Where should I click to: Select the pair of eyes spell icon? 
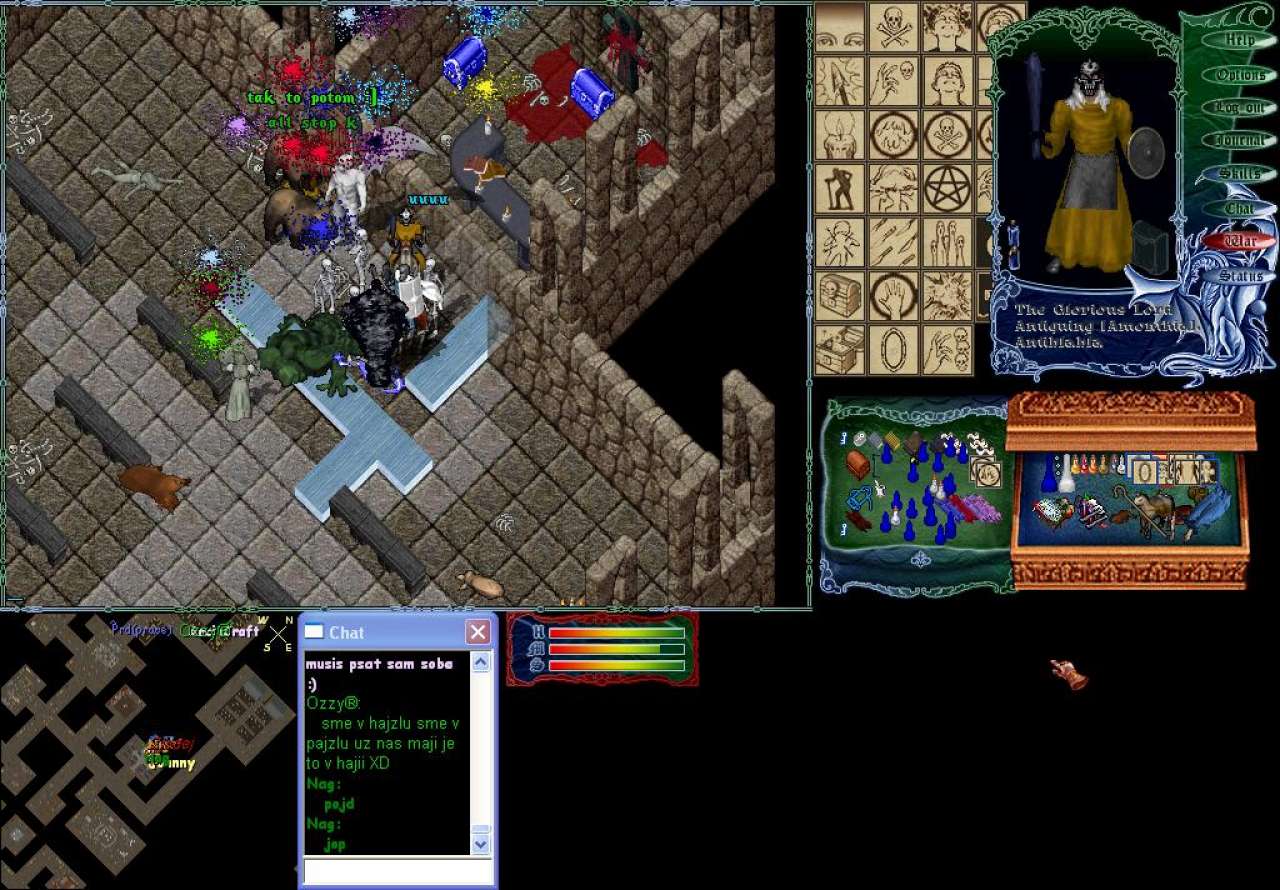pyautogui.click(x=840, y=28)
